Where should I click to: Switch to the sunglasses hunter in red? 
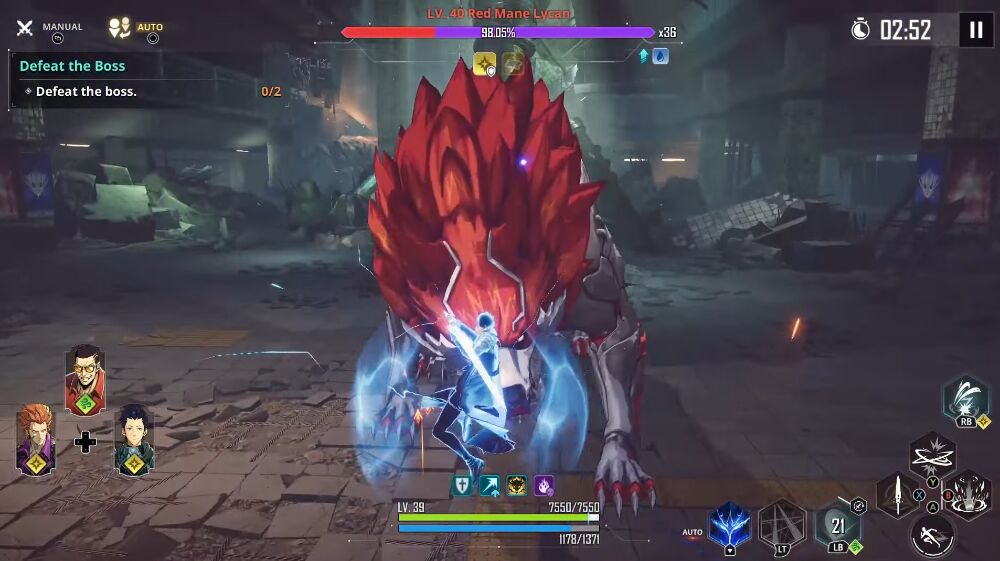(85, 379)
